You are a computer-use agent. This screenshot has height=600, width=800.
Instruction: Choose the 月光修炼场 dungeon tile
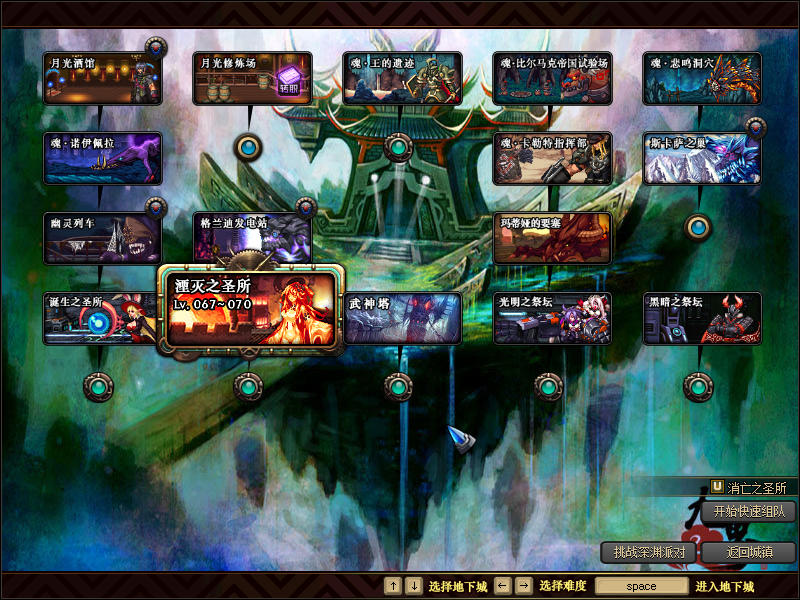[x=252, y=78]
